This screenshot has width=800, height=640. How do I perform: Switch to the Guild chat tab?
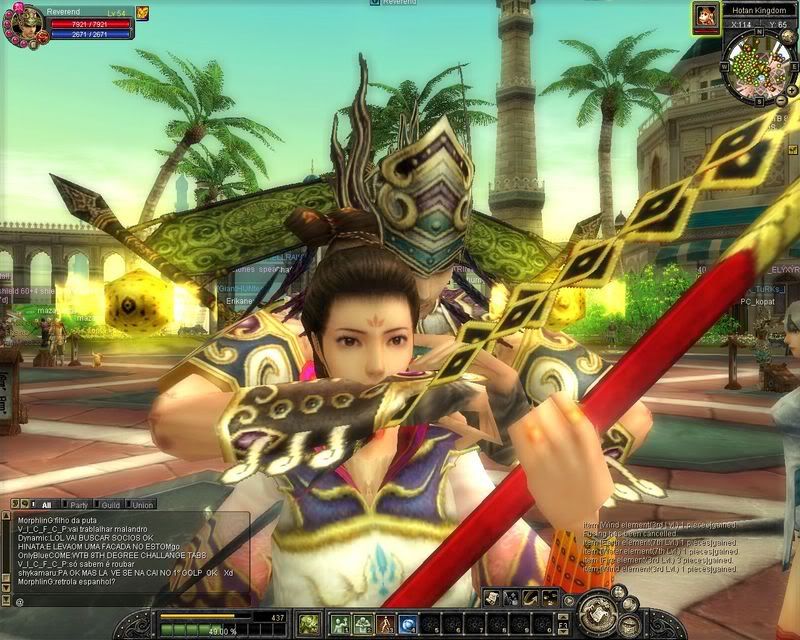pyautogui.click(x=111, y=505)
